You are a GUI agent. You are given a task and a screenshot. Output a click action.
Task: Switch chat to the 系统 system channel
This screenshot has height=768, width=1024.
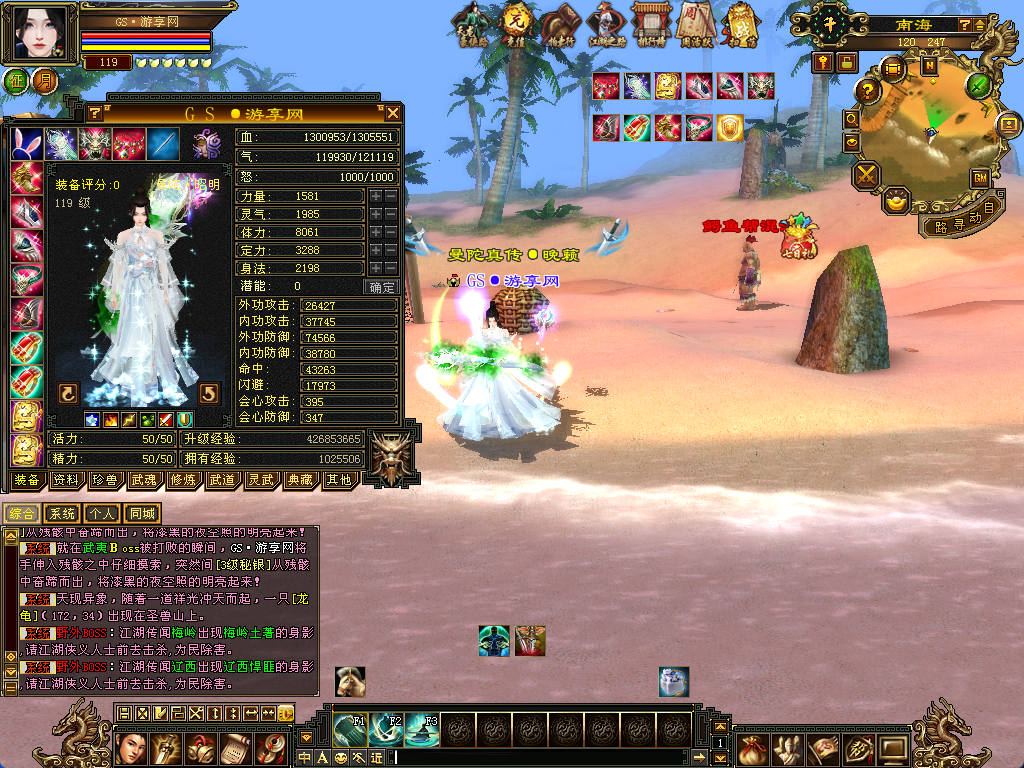[63, 513]
